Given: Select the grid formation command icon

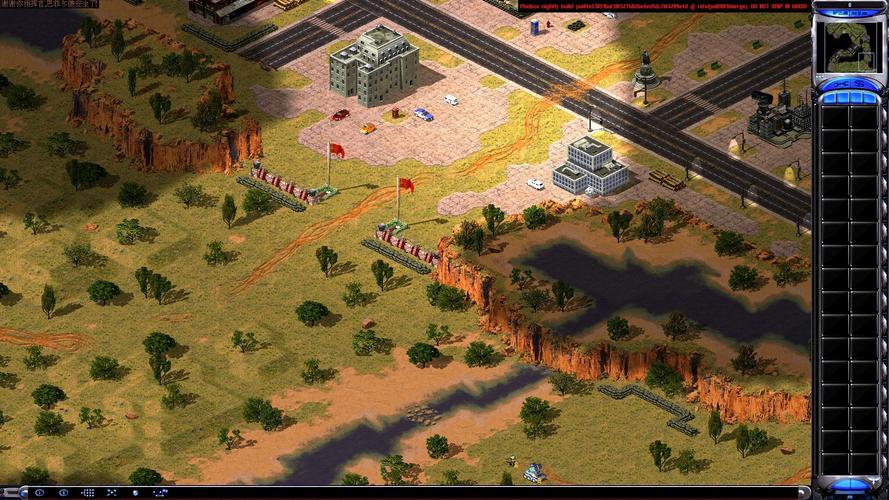Looking at the screenshot, I should (88, 493).
